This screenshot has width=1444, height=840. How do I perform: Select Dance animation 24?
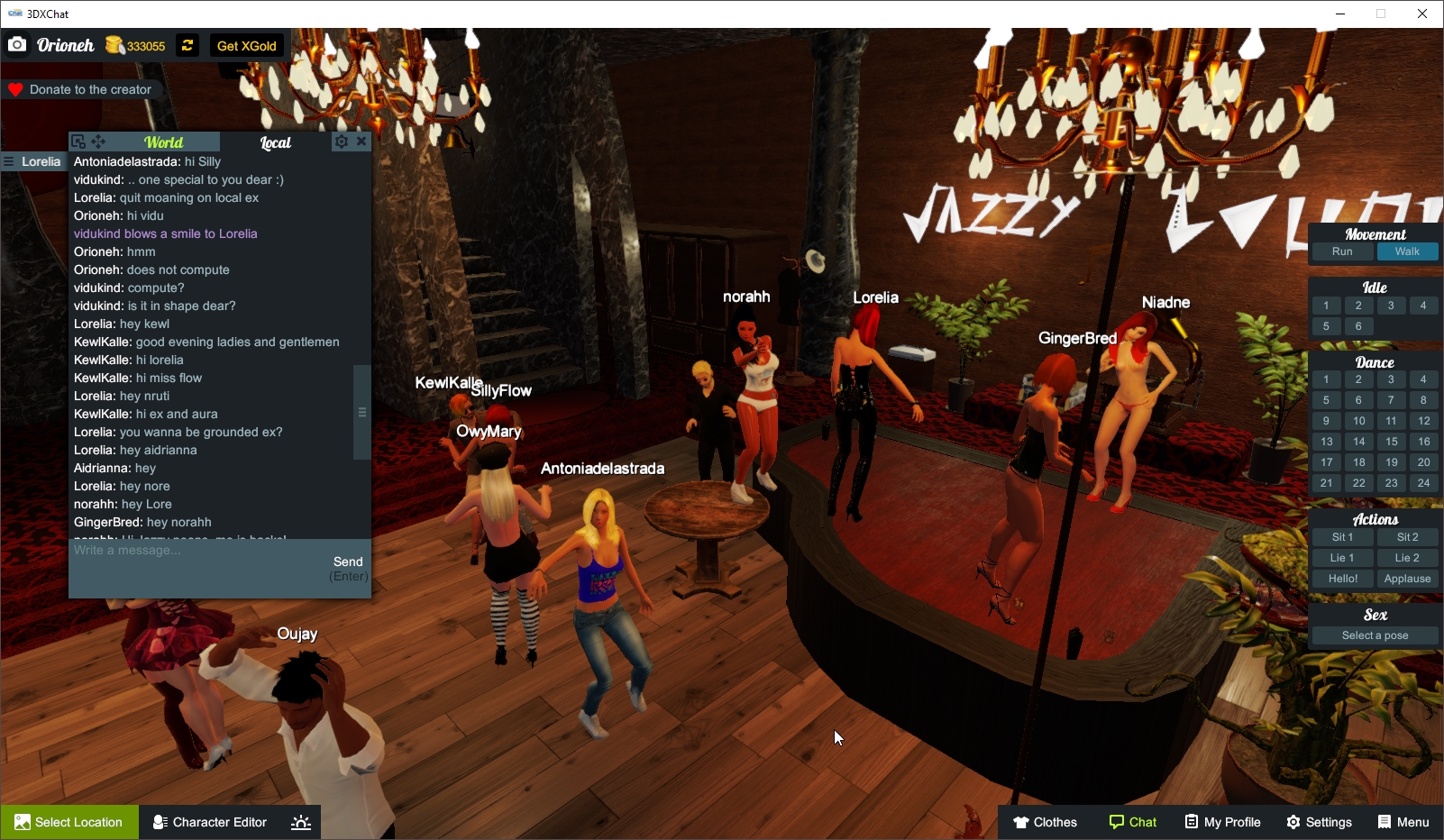(1424, 482)
